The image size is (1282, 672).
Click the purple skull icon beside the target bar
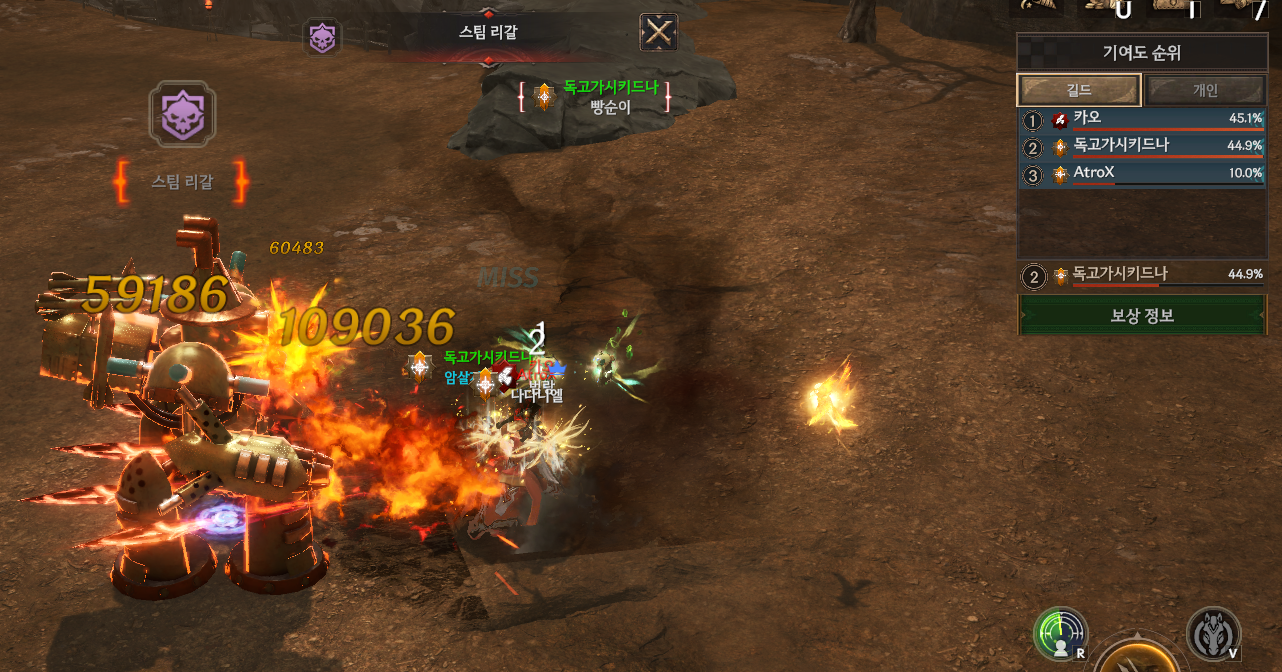point(322,38)
